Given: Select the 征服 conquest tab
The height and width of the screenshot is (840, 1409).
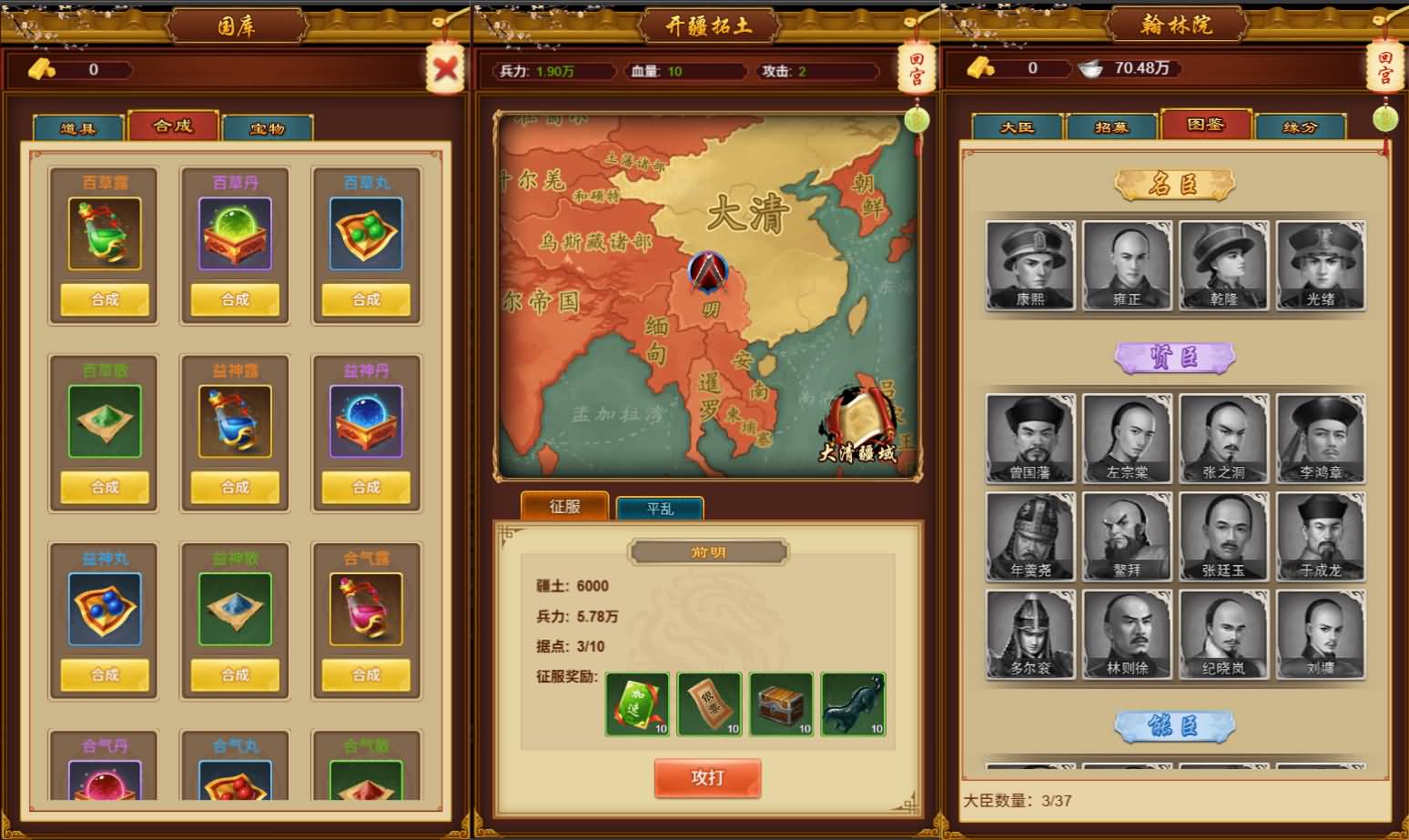Looking at the screenshot, I should click(564, 506).
